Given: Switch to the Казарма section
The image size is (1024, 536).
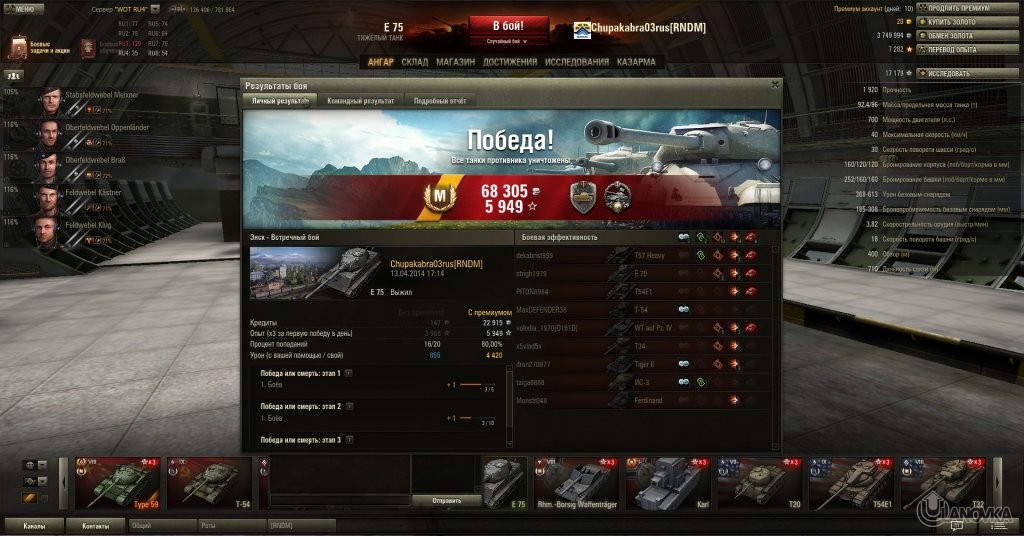Looking at the screenshot, I should (x=636, y=62).
